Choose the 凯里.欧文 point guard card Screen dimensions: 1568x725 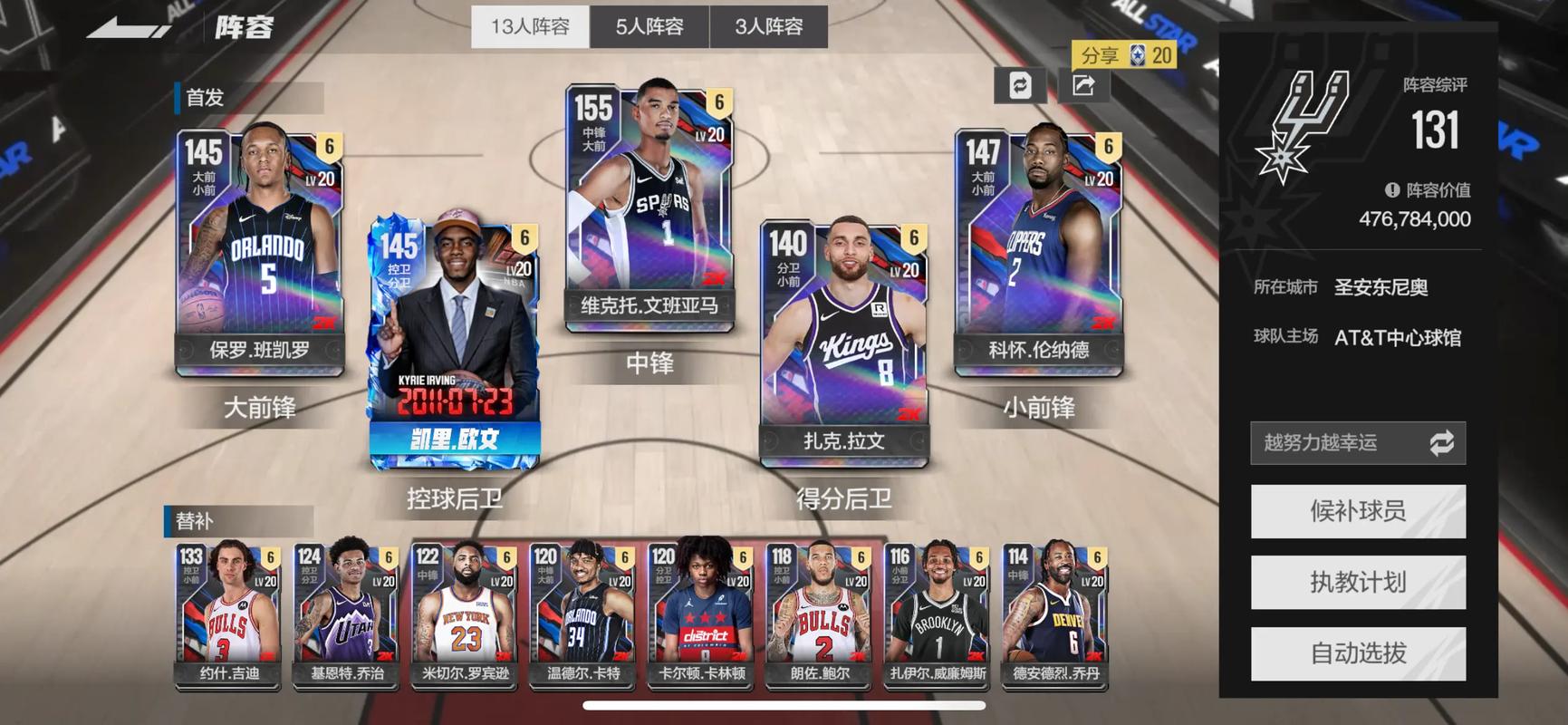[455, 340]
